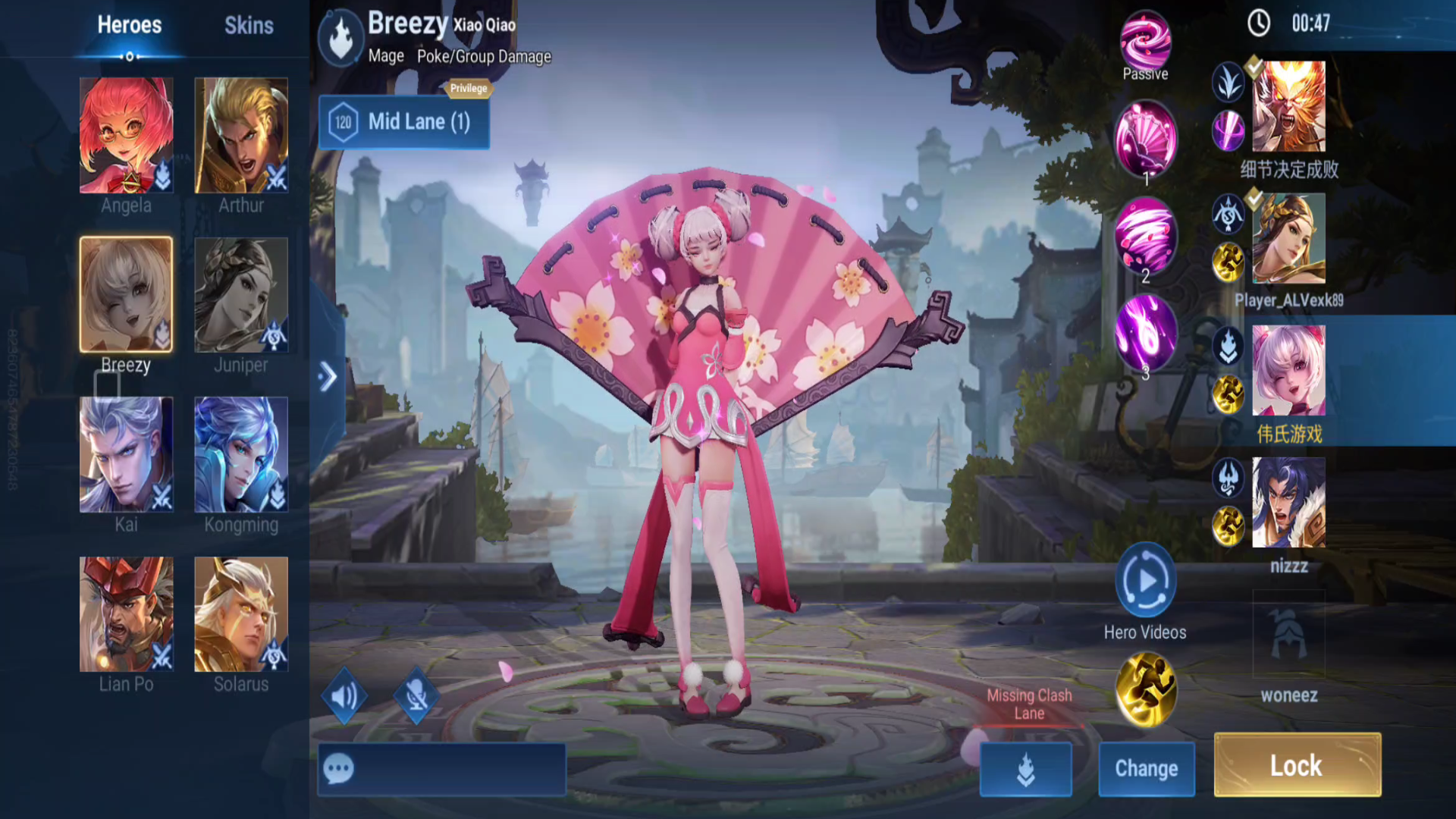Select Angela hero portrait

coord(127,135)
